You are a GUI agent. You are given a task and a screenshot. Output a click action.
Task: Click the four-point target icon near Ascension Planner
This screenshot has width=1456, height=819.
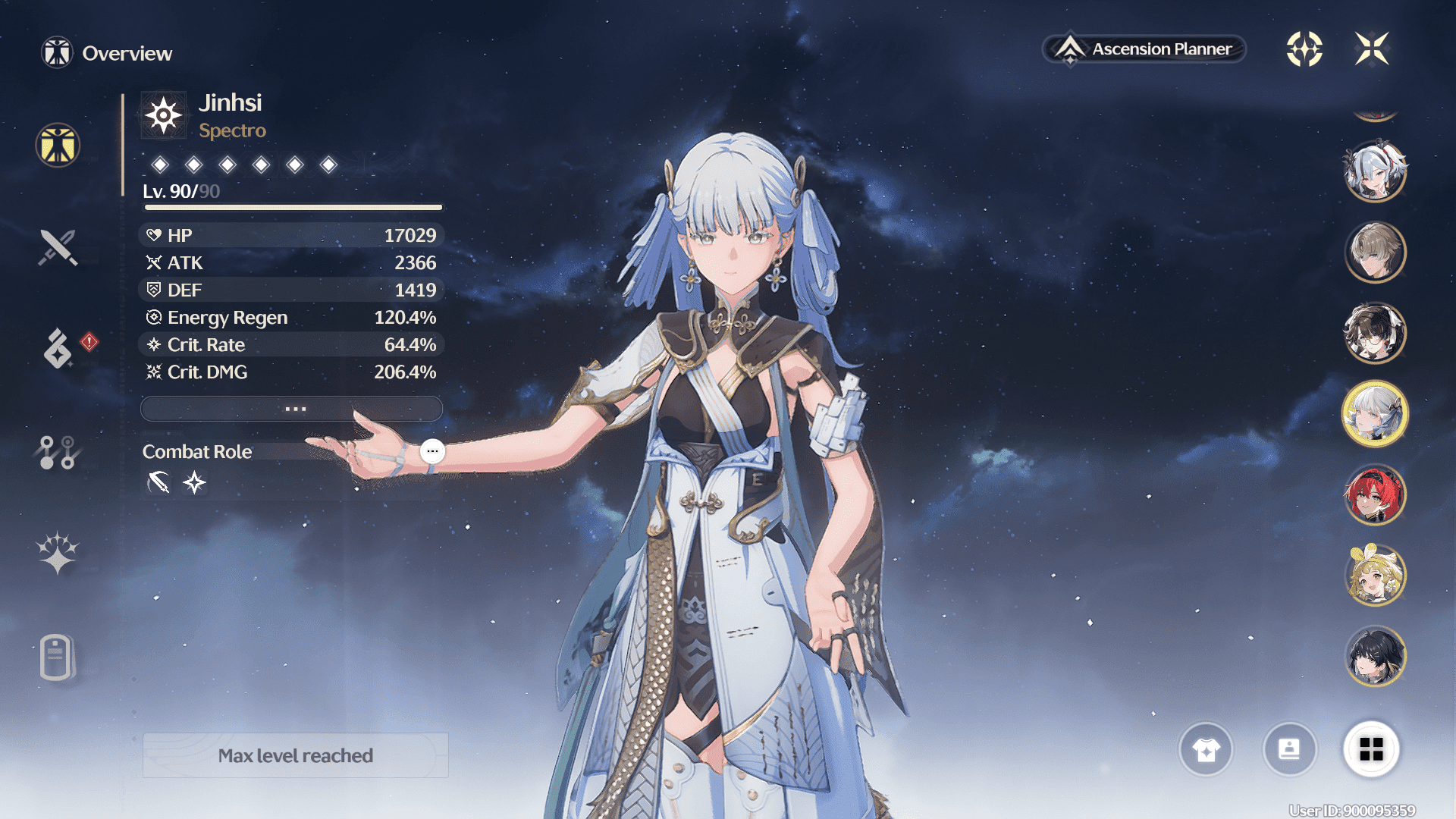pos(1304,49)
